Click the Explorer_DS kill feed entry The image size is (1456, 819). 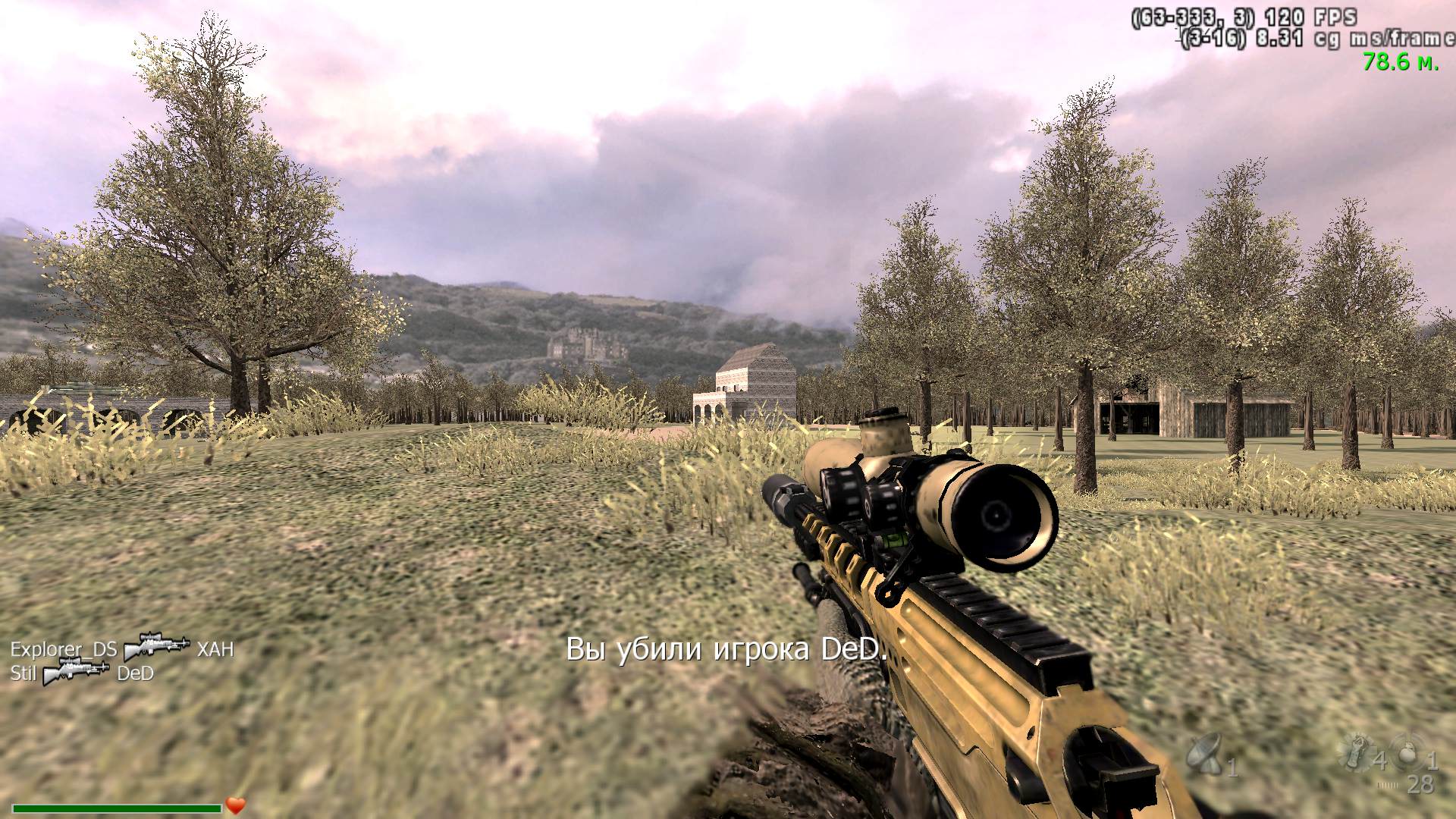click(x=64, y=649)
